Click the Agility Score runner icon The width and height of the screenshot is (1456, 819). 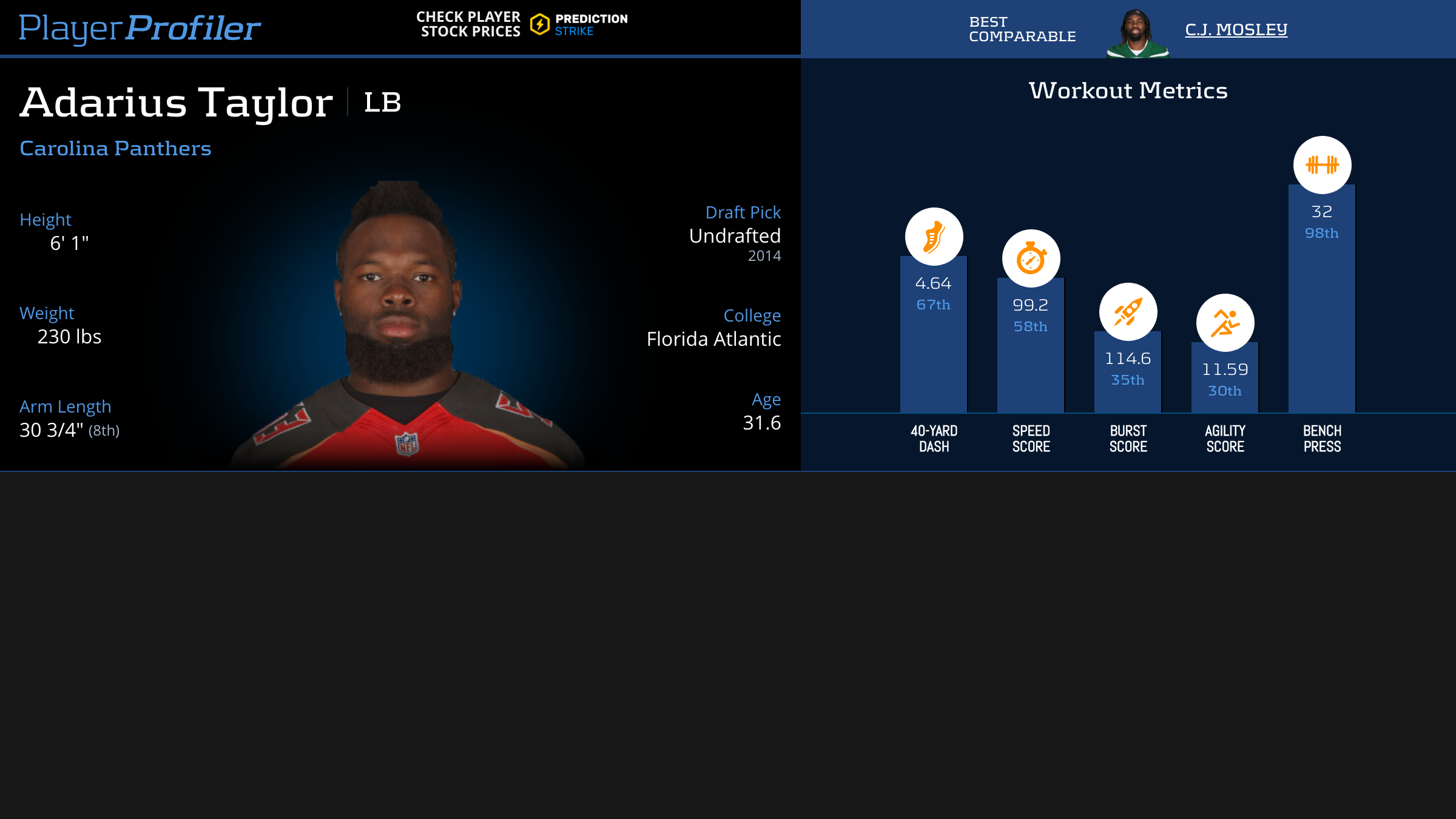pyautogui.click(x=1225, y=323)
